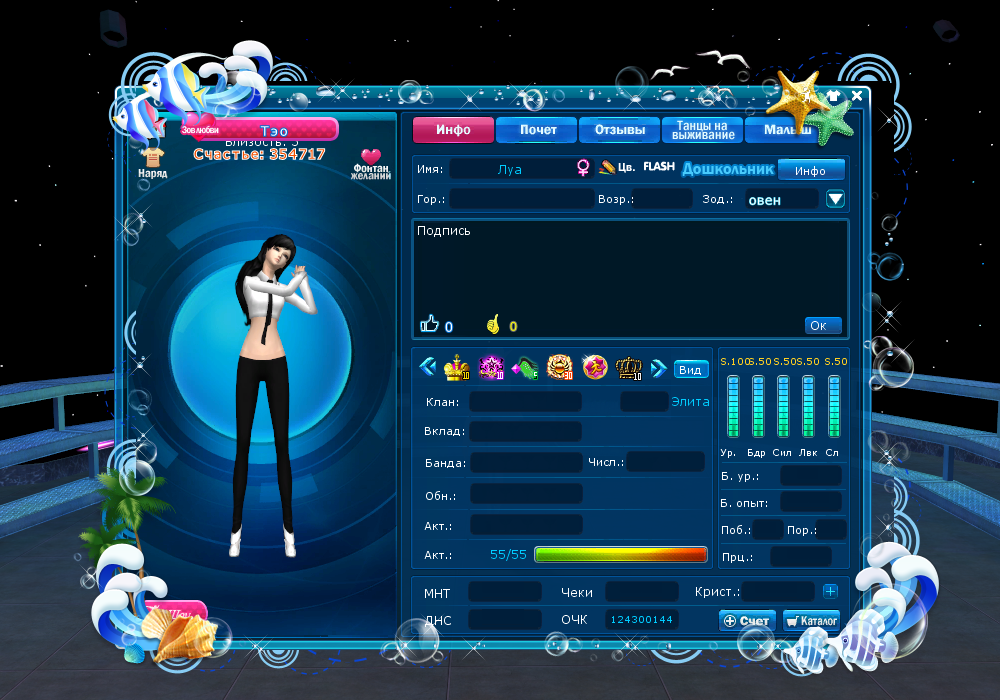Switch to the Почет tab

537,130
